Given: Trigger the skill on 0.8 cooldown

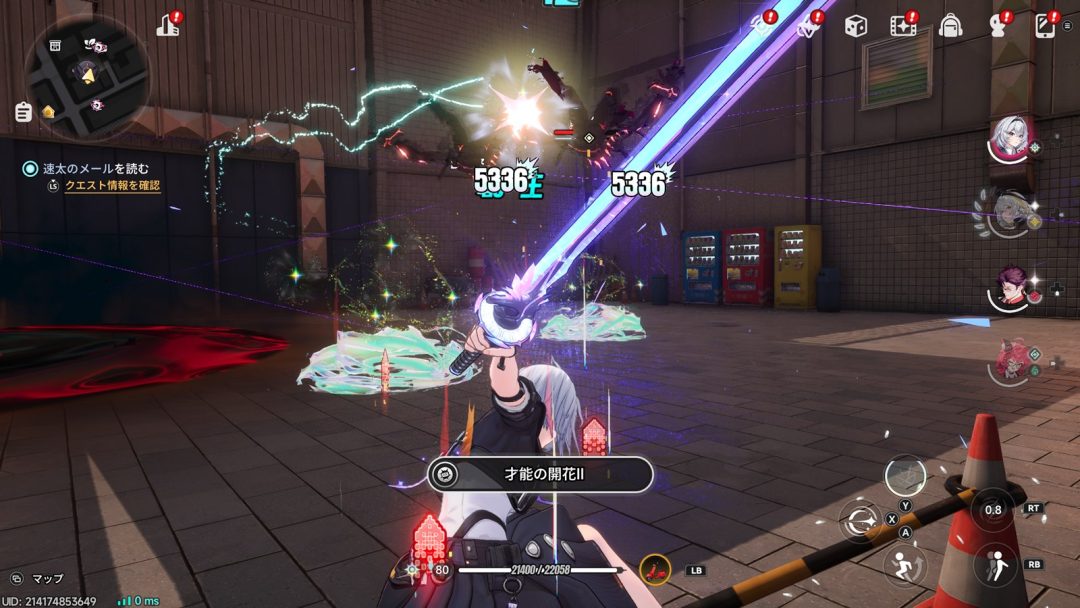Looking at the screenshot, I should tap(992, 509).
